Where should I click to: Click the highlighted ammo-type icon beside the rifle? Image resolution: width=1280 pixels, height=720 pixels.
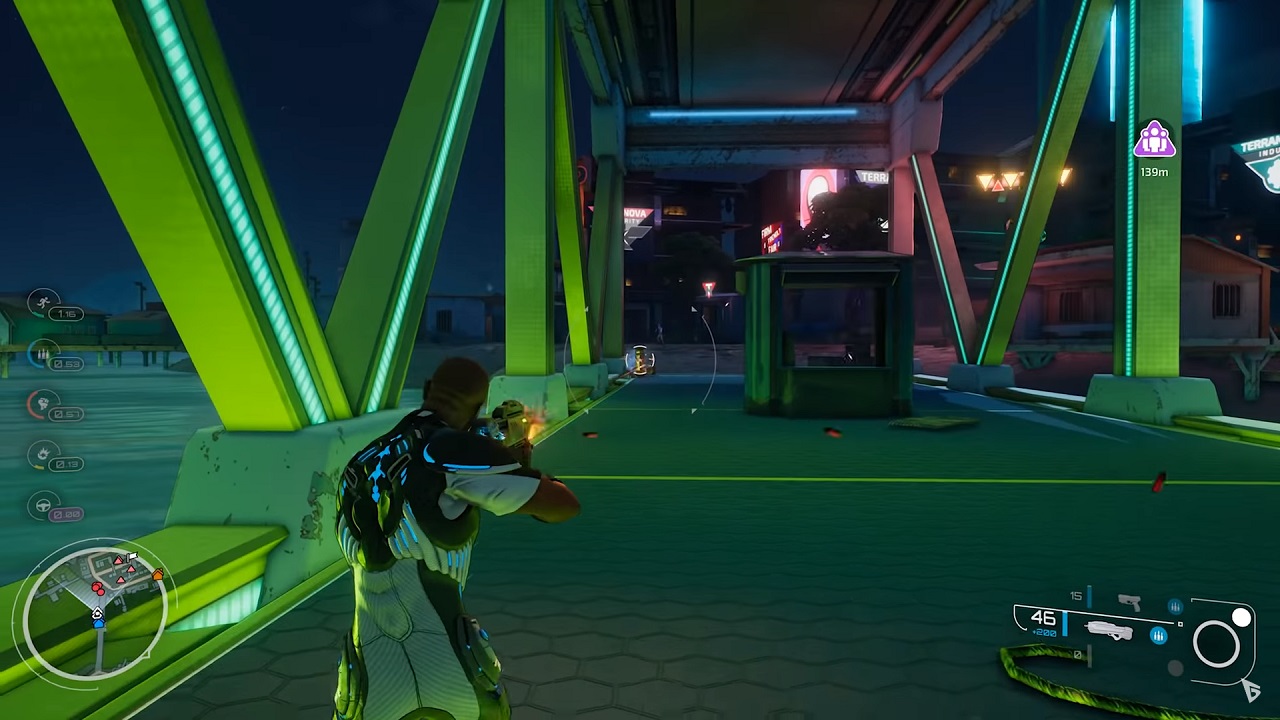1159,635
